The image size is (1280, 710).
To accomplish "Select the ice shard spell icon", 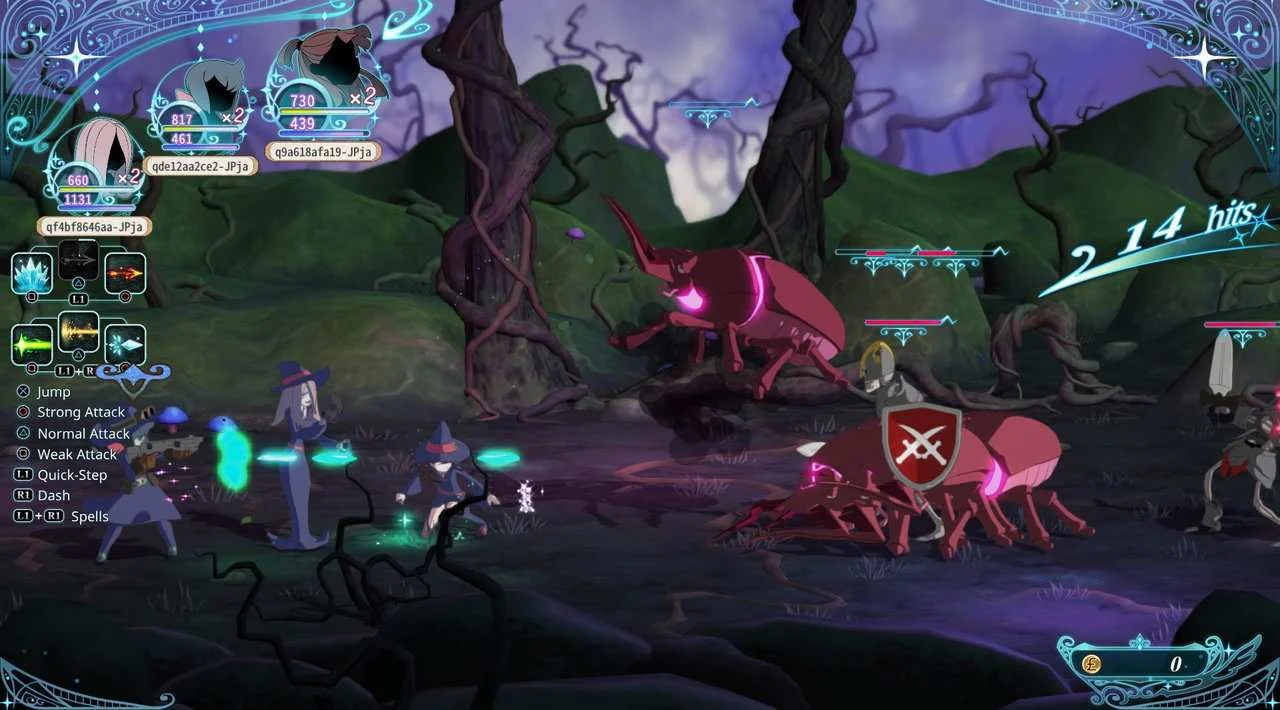I will [x=125, y=344].
